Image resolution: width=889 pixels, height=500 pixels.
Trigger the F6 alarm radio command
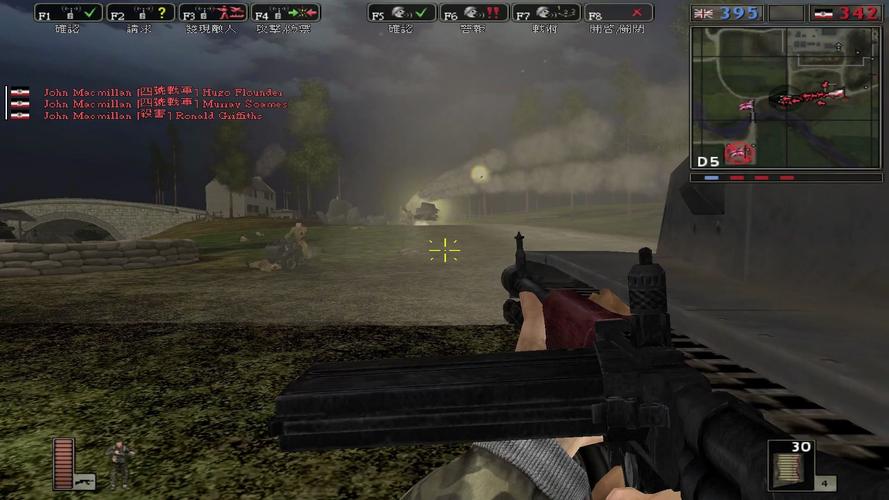pyautogui.click(x=473, y=14)
